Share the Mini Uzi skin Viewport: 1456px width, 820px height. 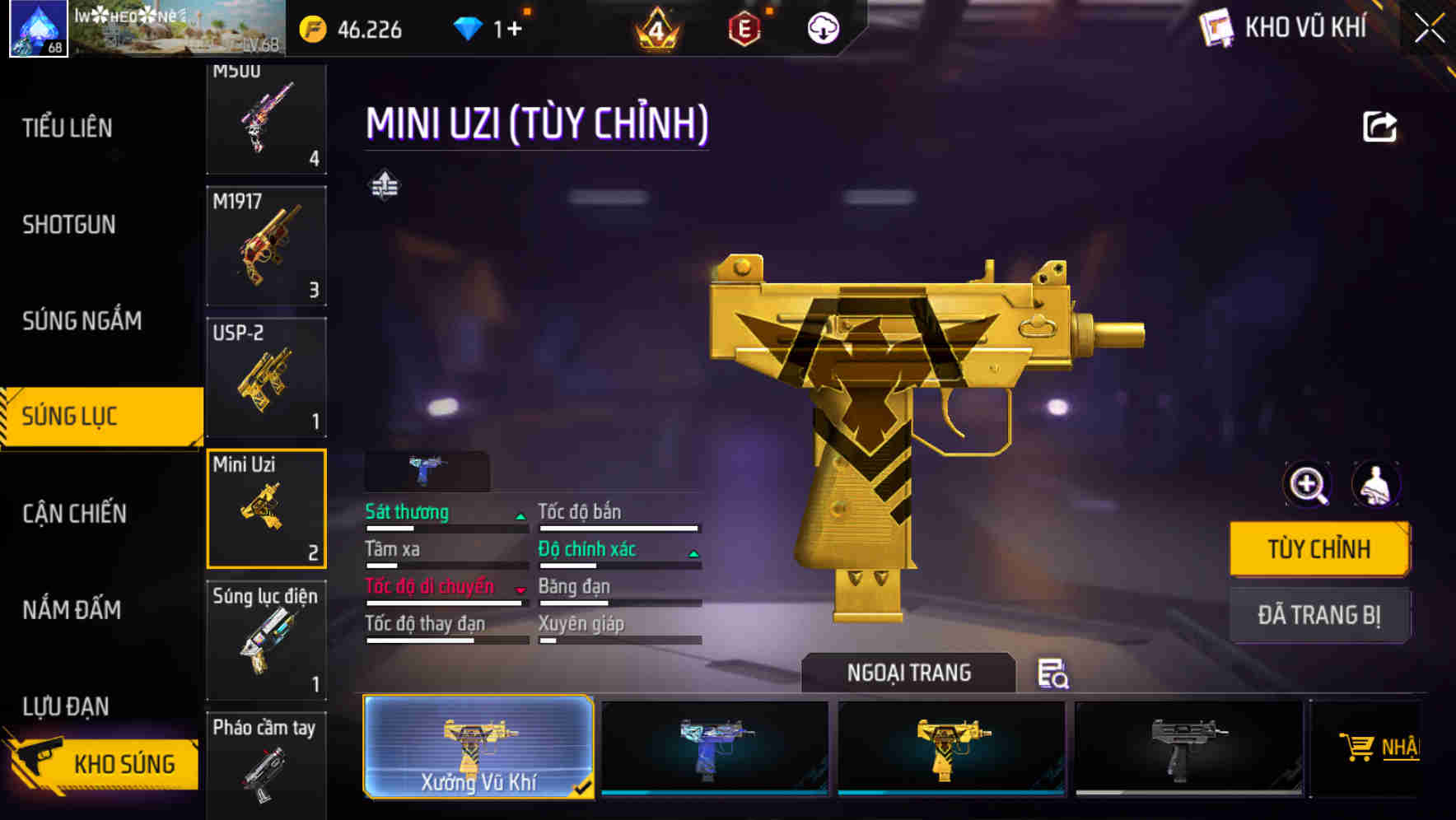1379,127
